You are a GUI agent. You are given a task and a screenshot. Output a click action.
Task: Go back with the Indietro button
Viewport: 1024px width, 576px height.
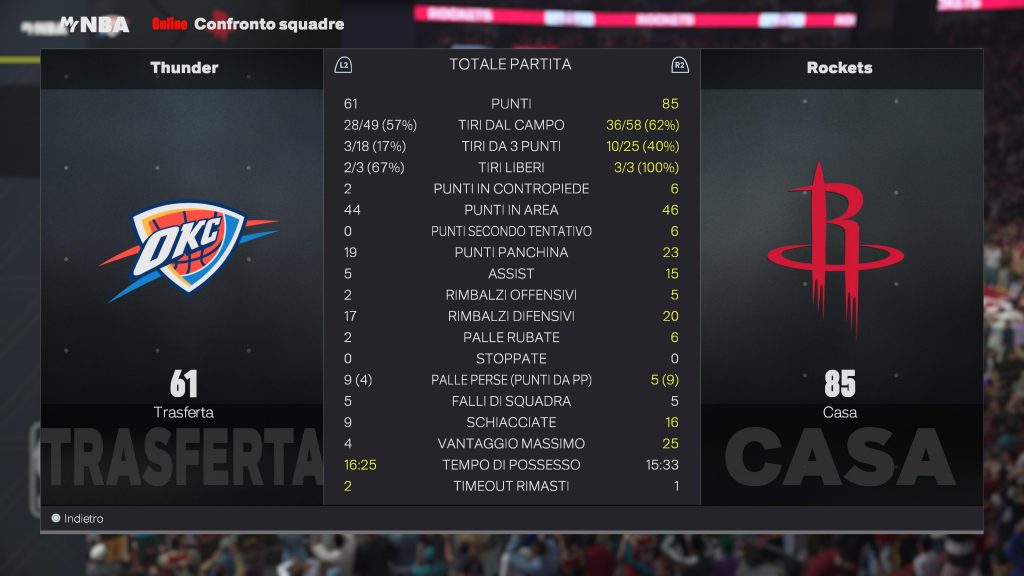(x=82, y=519)
